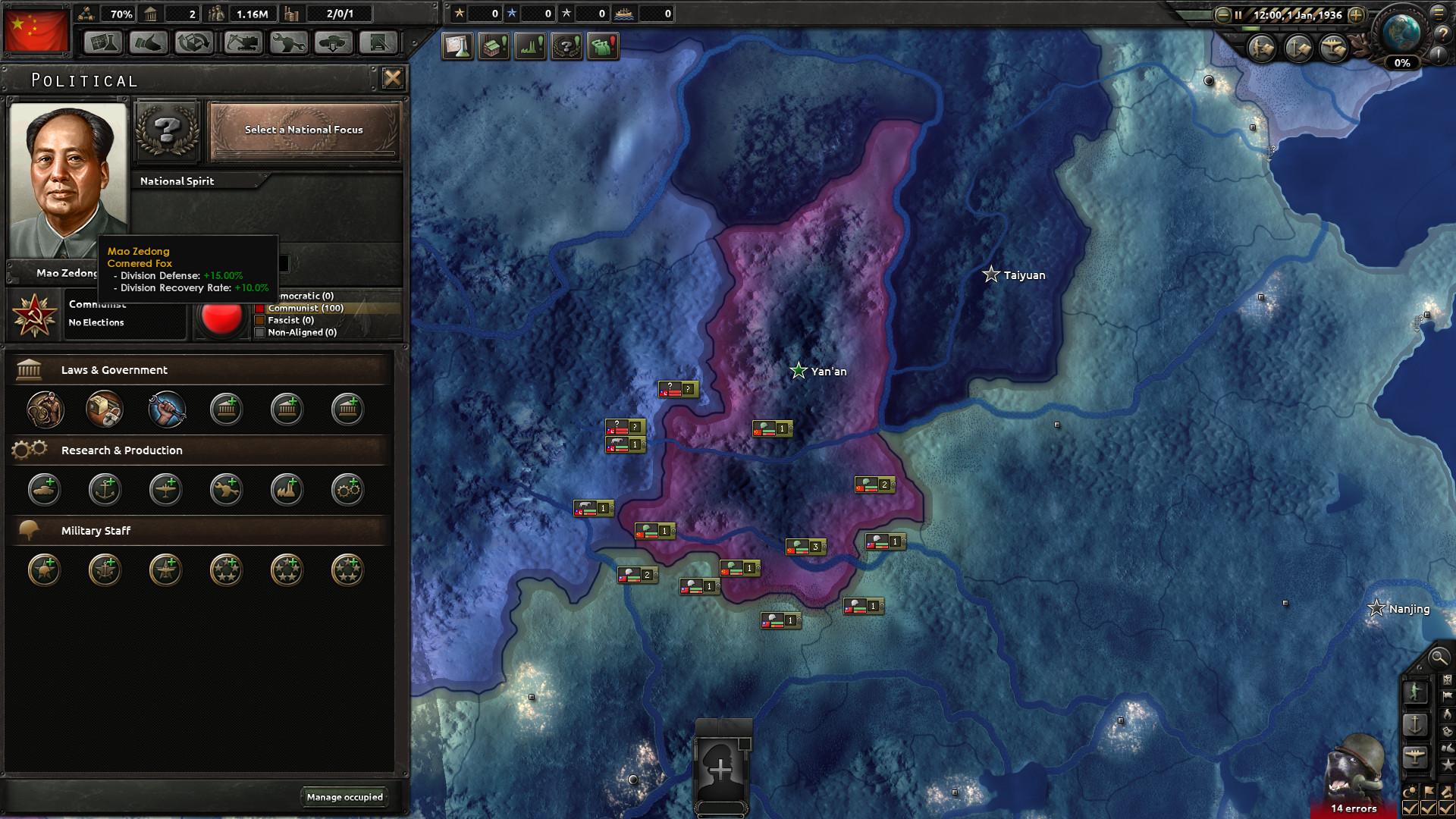Image resolution: width=1456 pixels, height=819 pixels.
Task: Add a political advisor in first empty slot
Action: click(x=226, y=409)
